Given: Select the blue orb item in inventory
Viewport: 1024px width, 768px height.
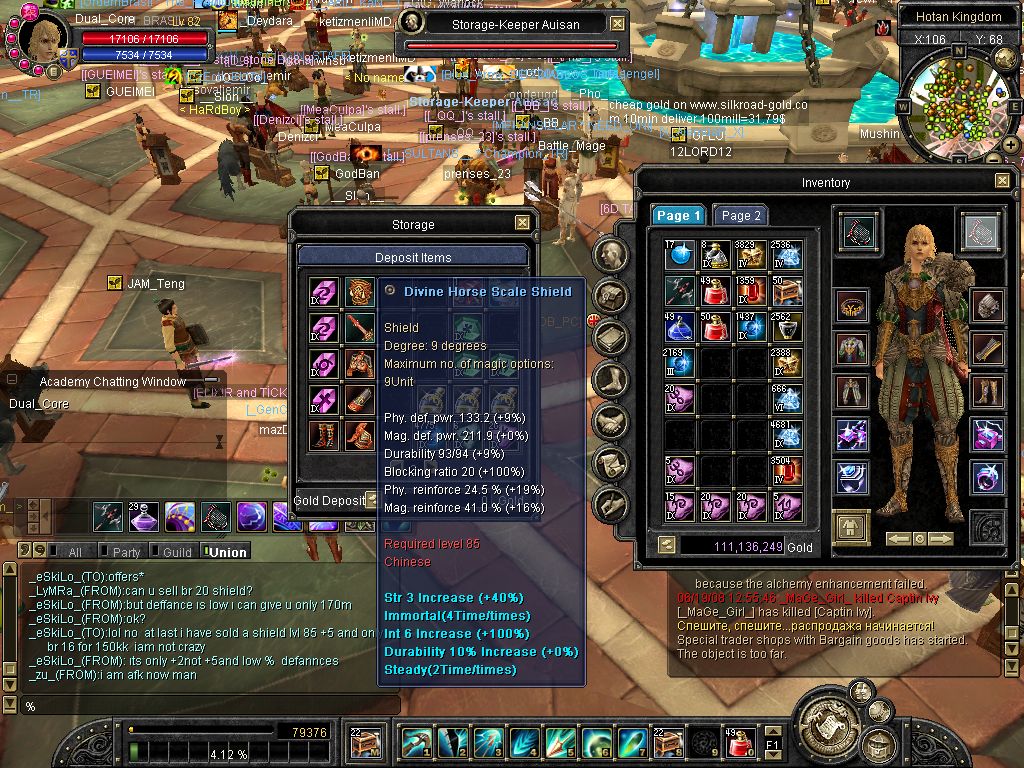Looking at the screenshot, I should pos(680,254).
